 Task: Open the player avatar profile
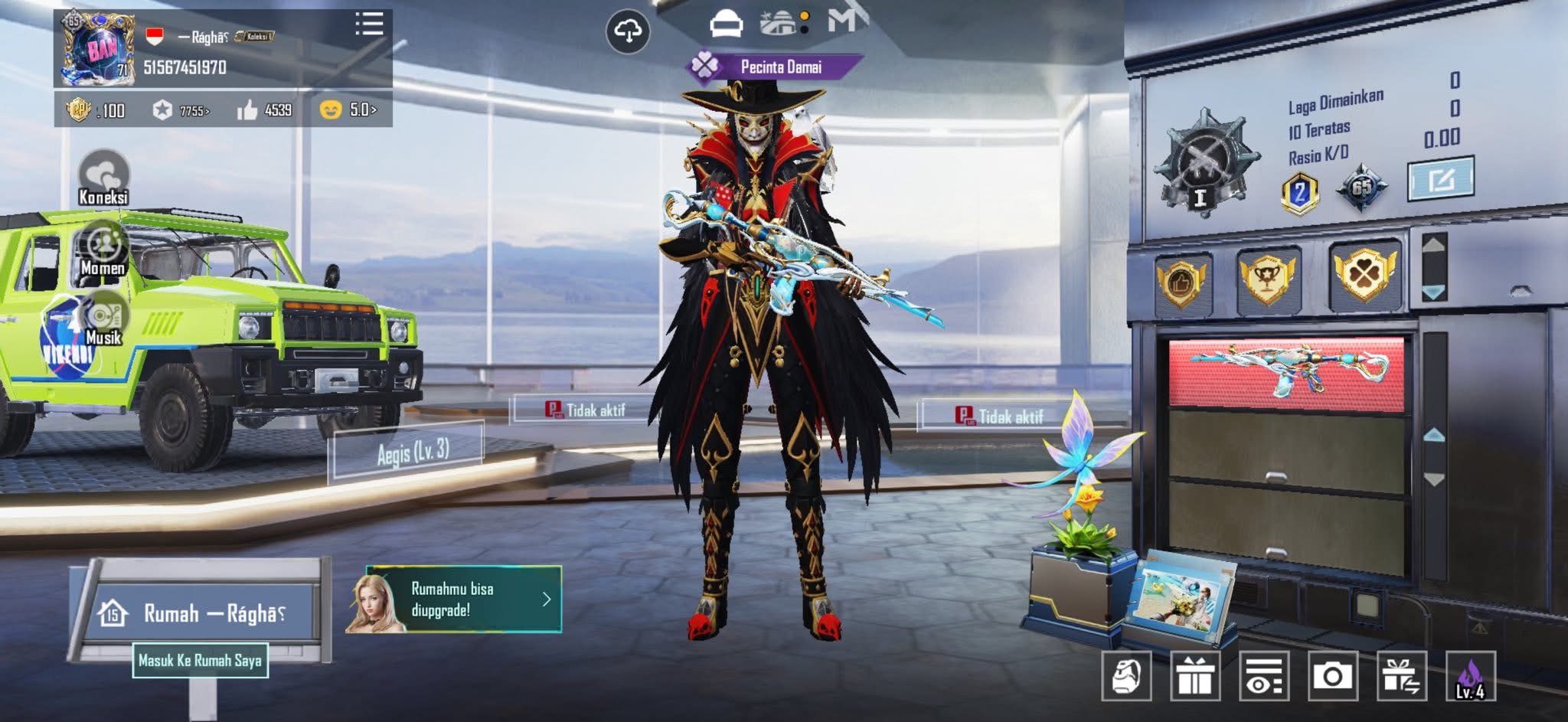coord(97,47)
